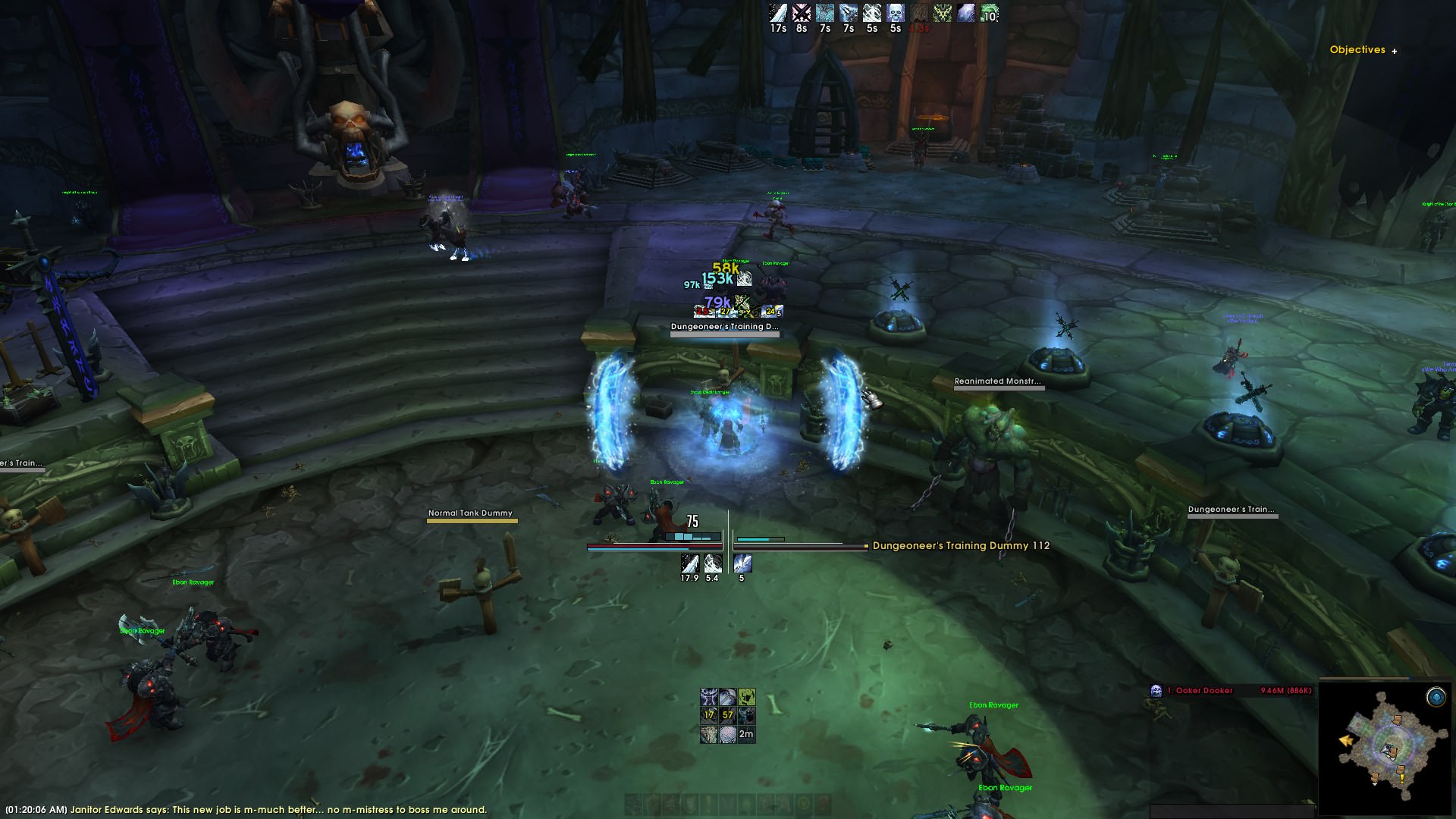Click the icy blade buff with 17s timer
The image size is (1456, 819).
click(x=778, y=14)
